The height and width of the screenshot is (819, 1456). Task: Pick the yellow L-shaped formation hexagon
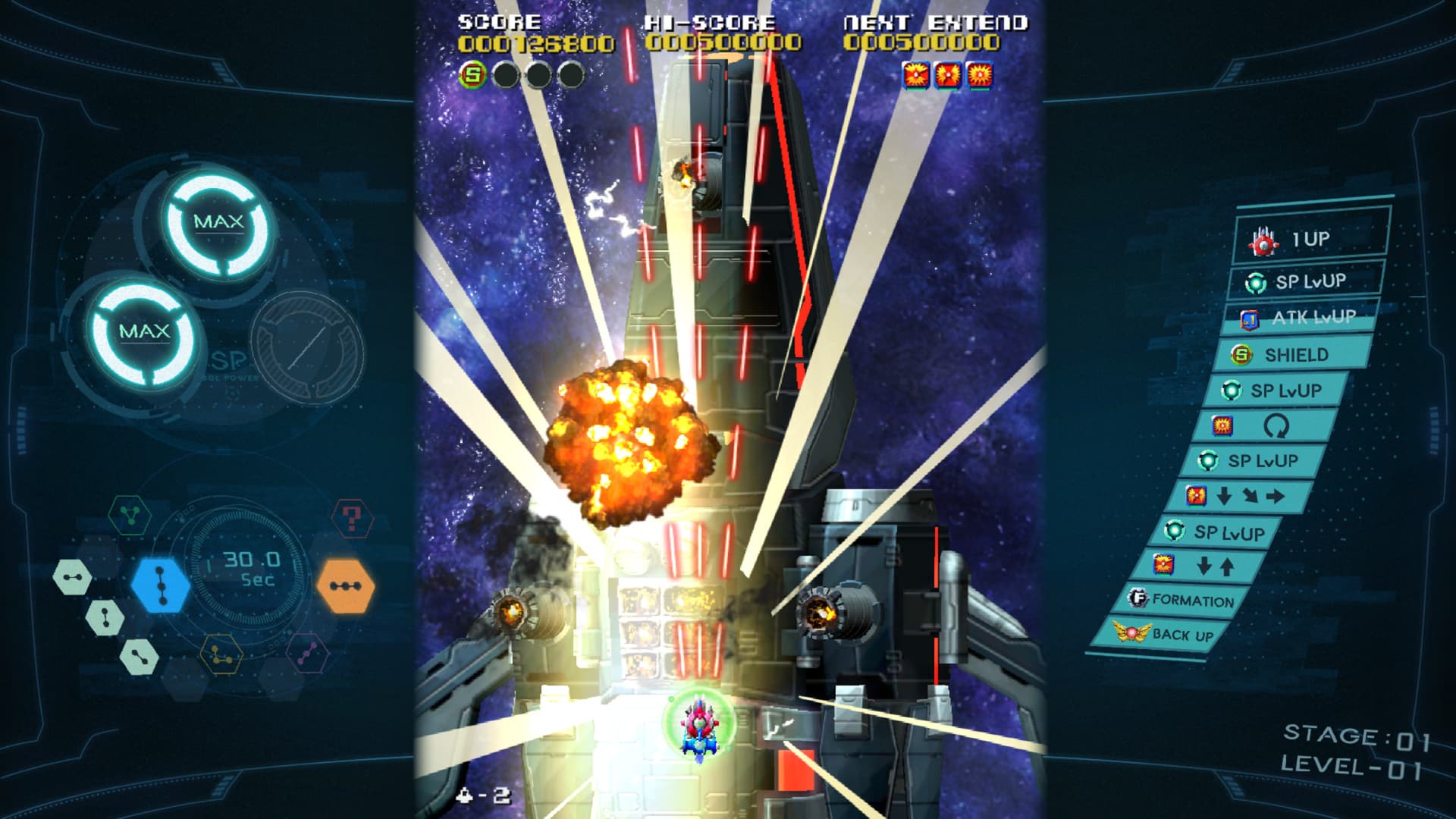(x=221, y=654)
